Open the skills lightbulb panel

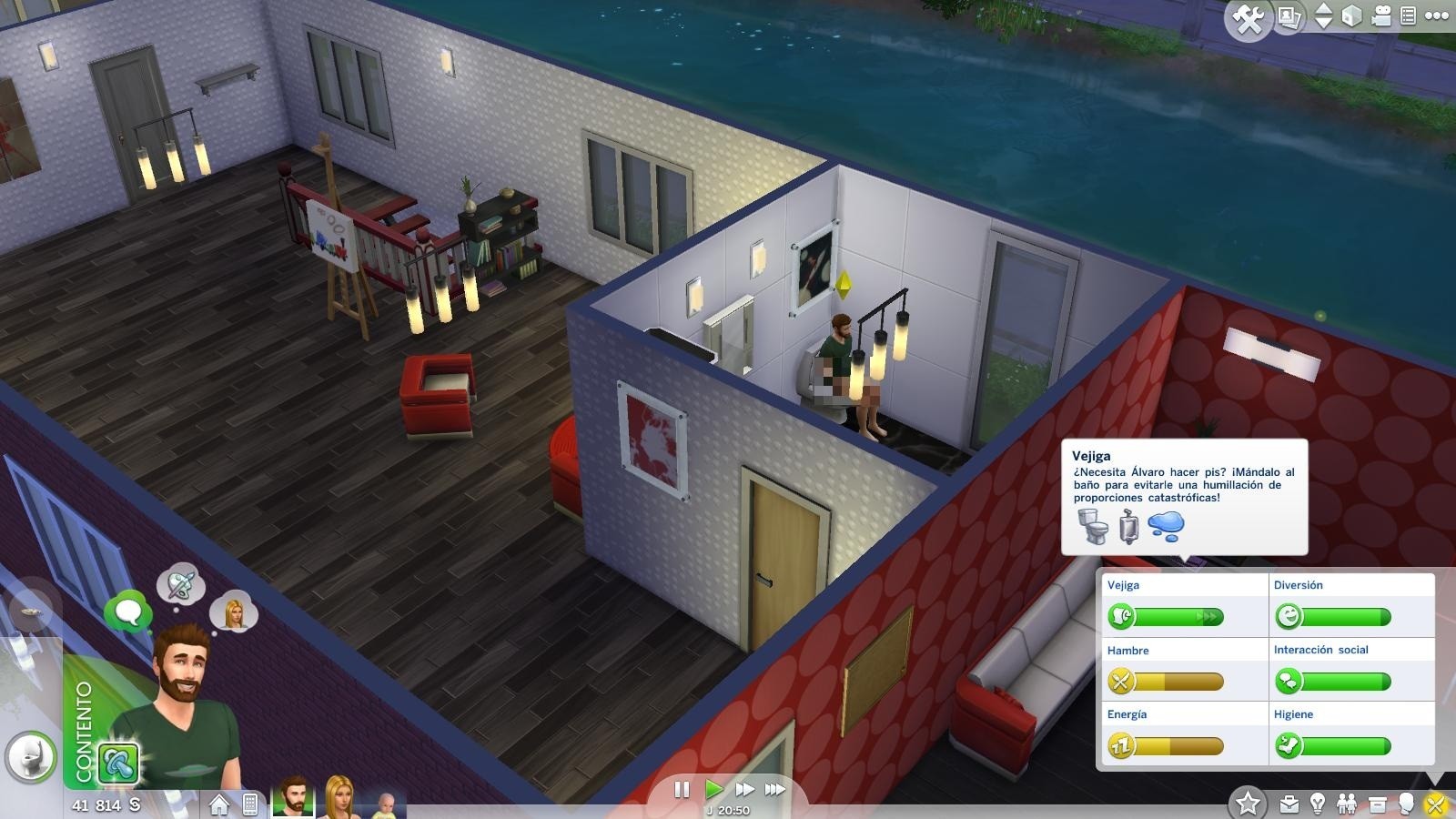tap(1317, 803)
